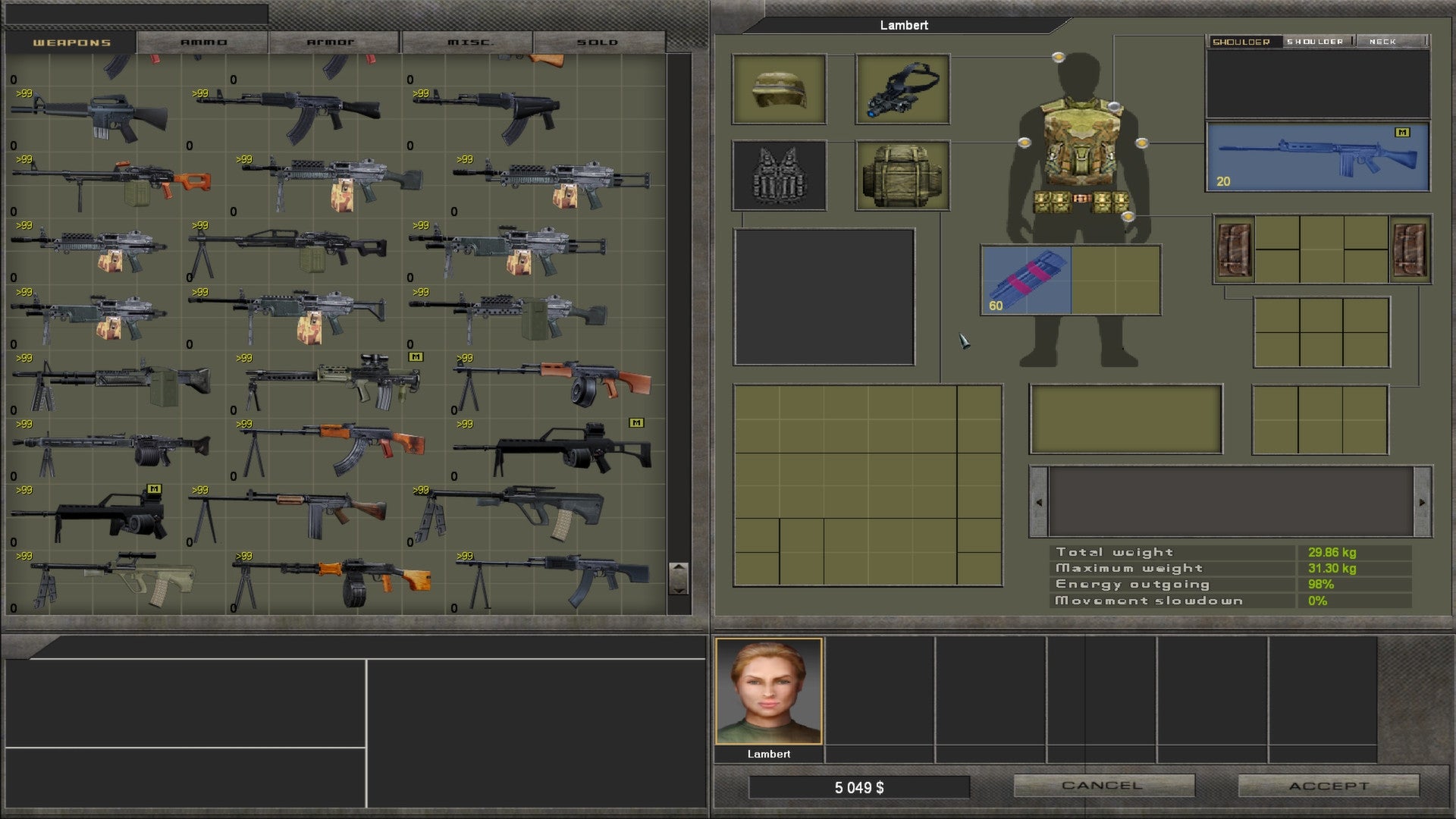Select the backpack equipment icon

pyautogui.click(x=902, y=176)
